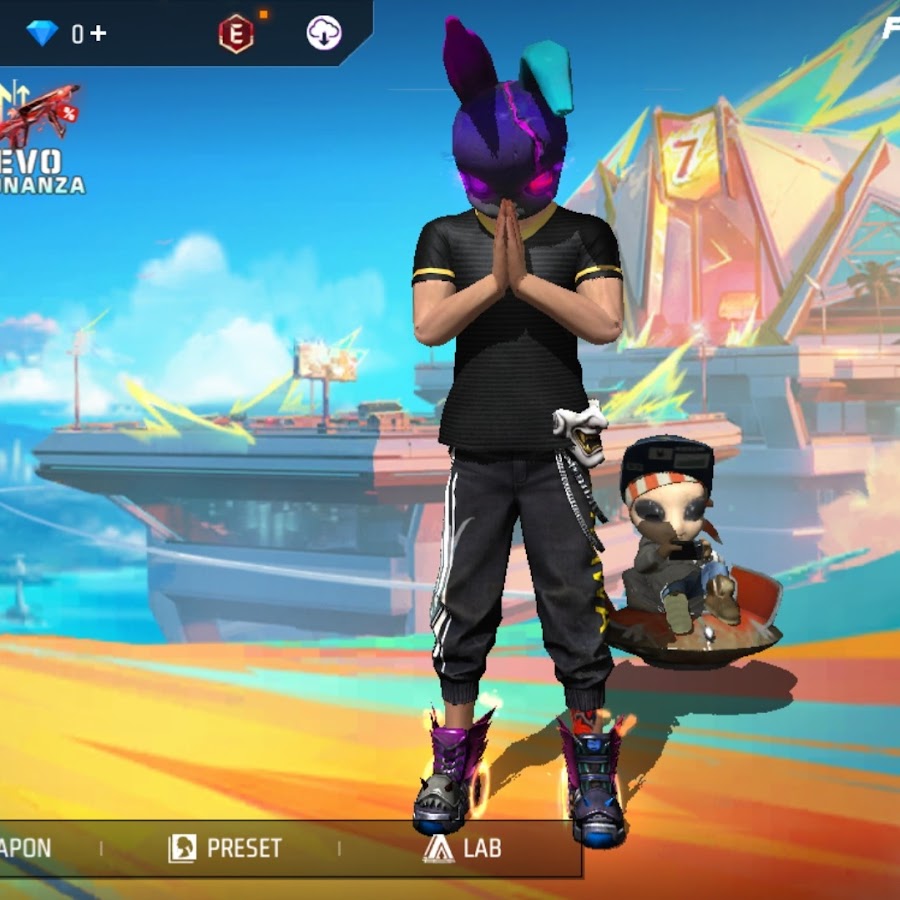Open the Evo Bonanza event banner

[x=40, y=140]
